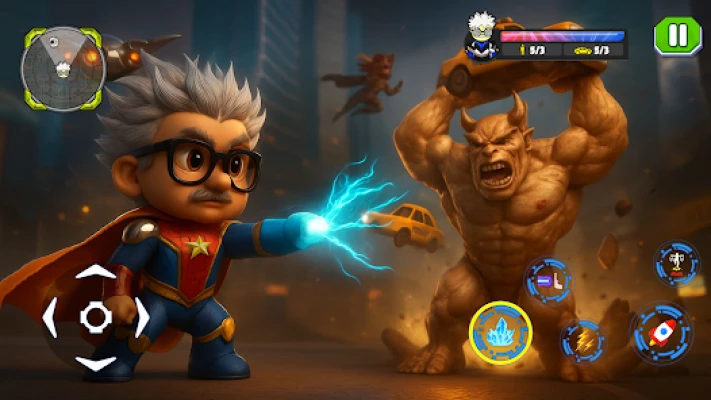Image resolution: width=711 pixels, height=400 pixels.
Task: Tap the left arrow on the movement pad
Action: point(51,318)
